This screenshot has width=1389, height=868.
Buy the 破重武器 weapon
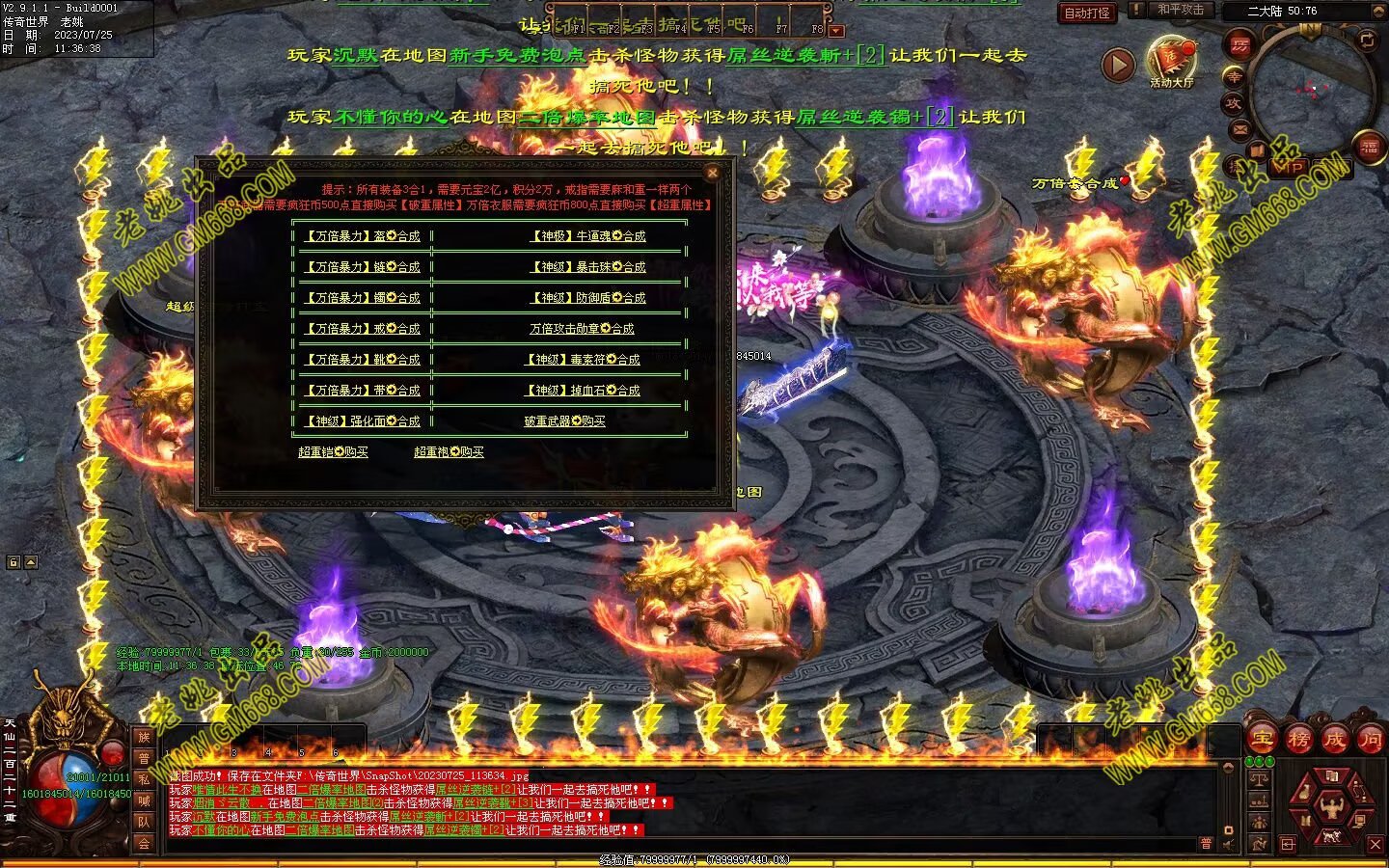565,421
